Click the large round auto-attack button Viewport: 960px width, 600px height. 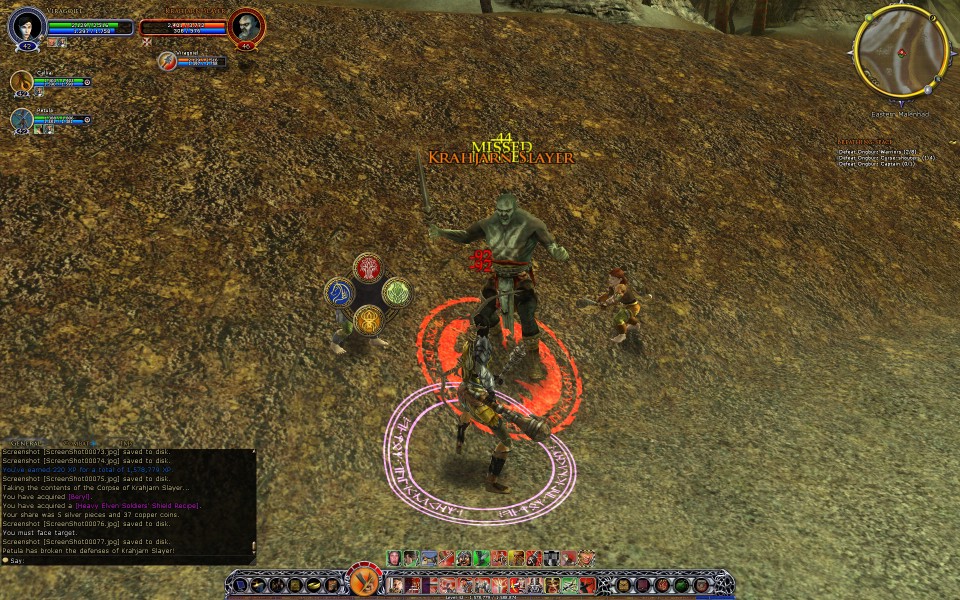point(364,581)
